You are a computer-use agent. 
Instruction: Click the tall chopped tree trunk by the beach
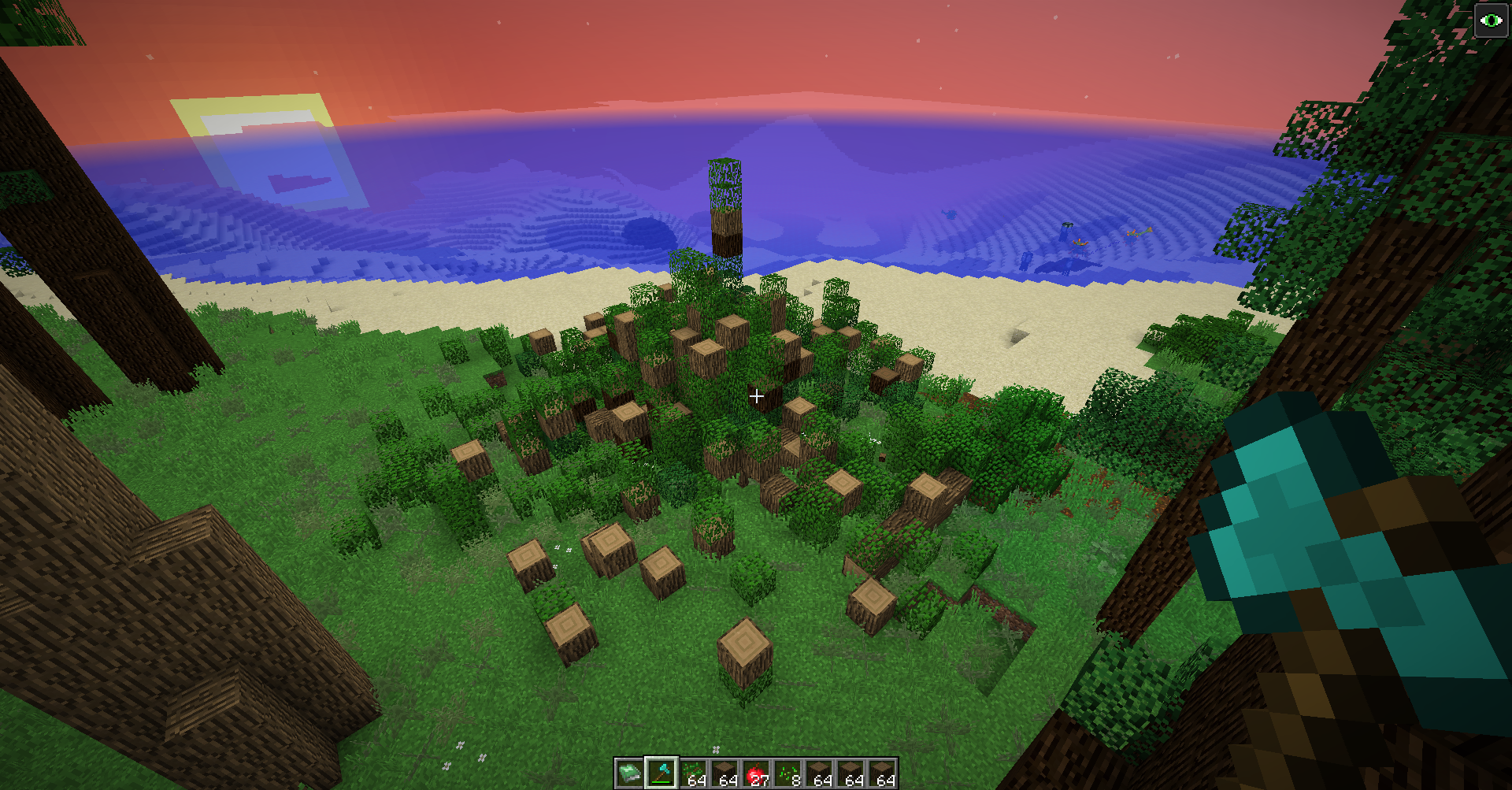pyautogui.click(x=724, y=209)
